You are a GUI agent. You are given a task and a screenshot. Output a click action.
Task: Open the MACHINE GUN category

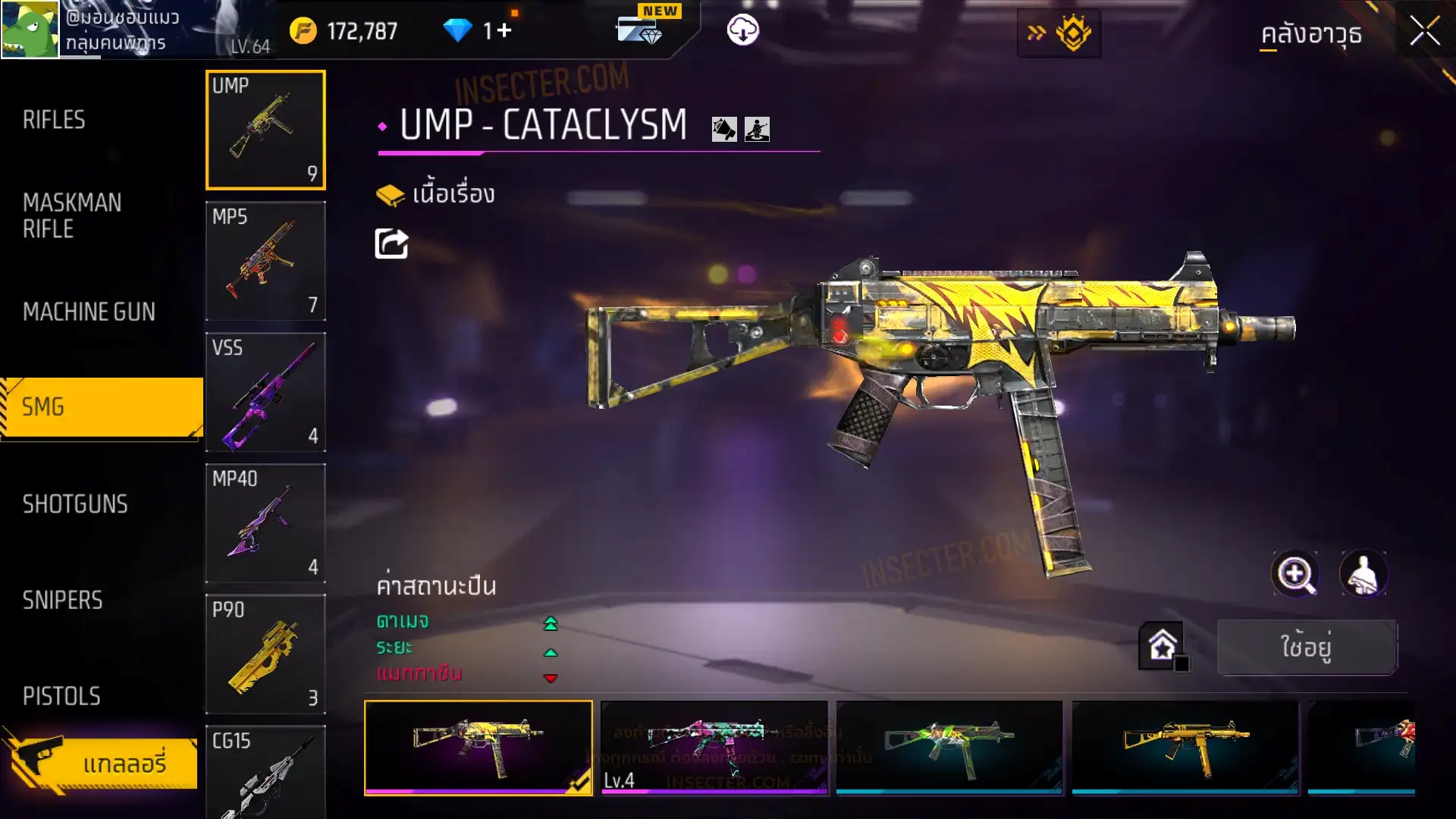[89, 312]
